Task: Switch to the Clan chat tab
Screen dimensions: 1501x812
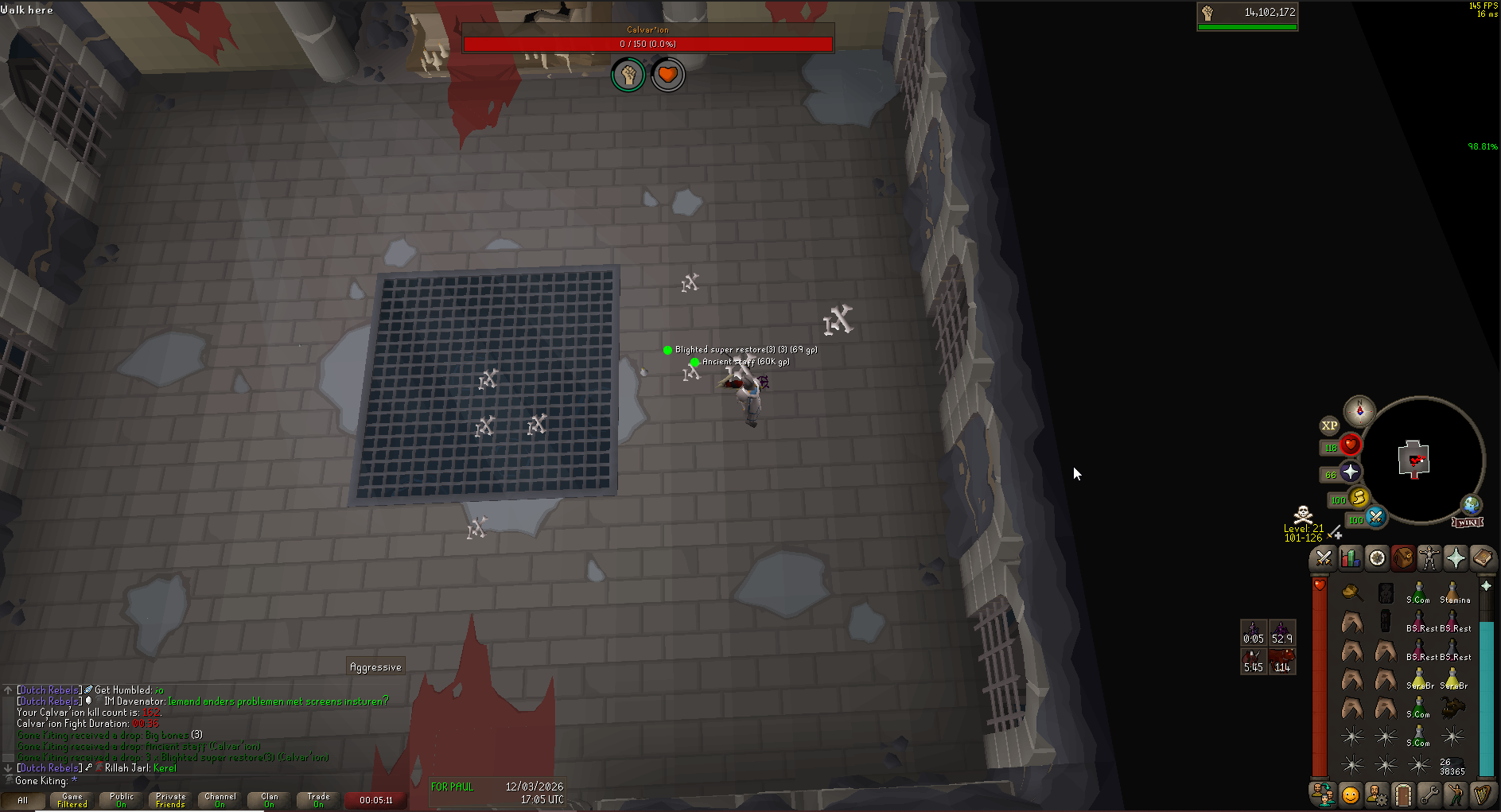Action: pyautogui.click(x=270, y=800)
